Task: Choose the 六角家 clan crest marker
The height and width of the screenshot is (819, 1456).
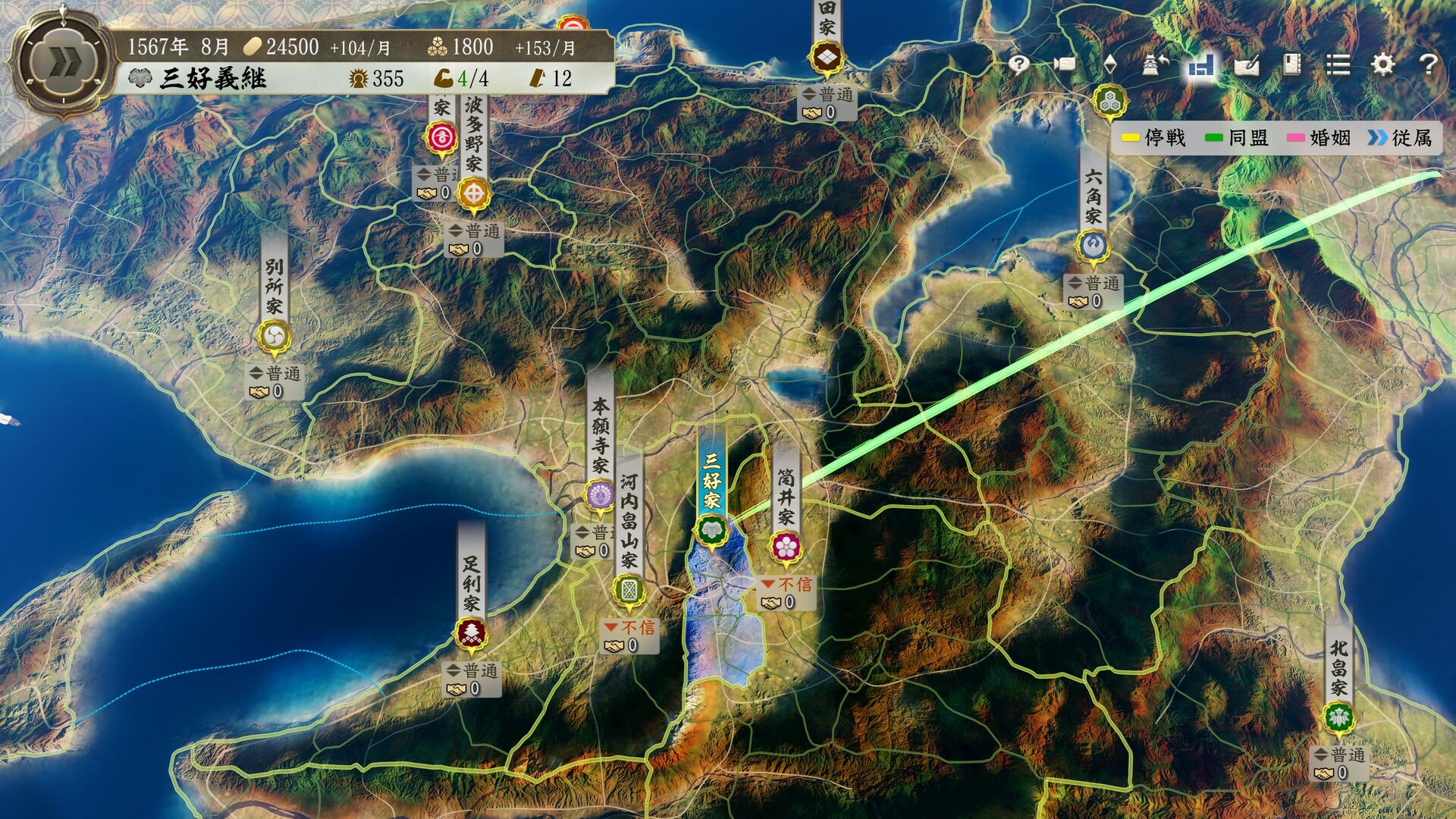Action: tap(1093, 245)
